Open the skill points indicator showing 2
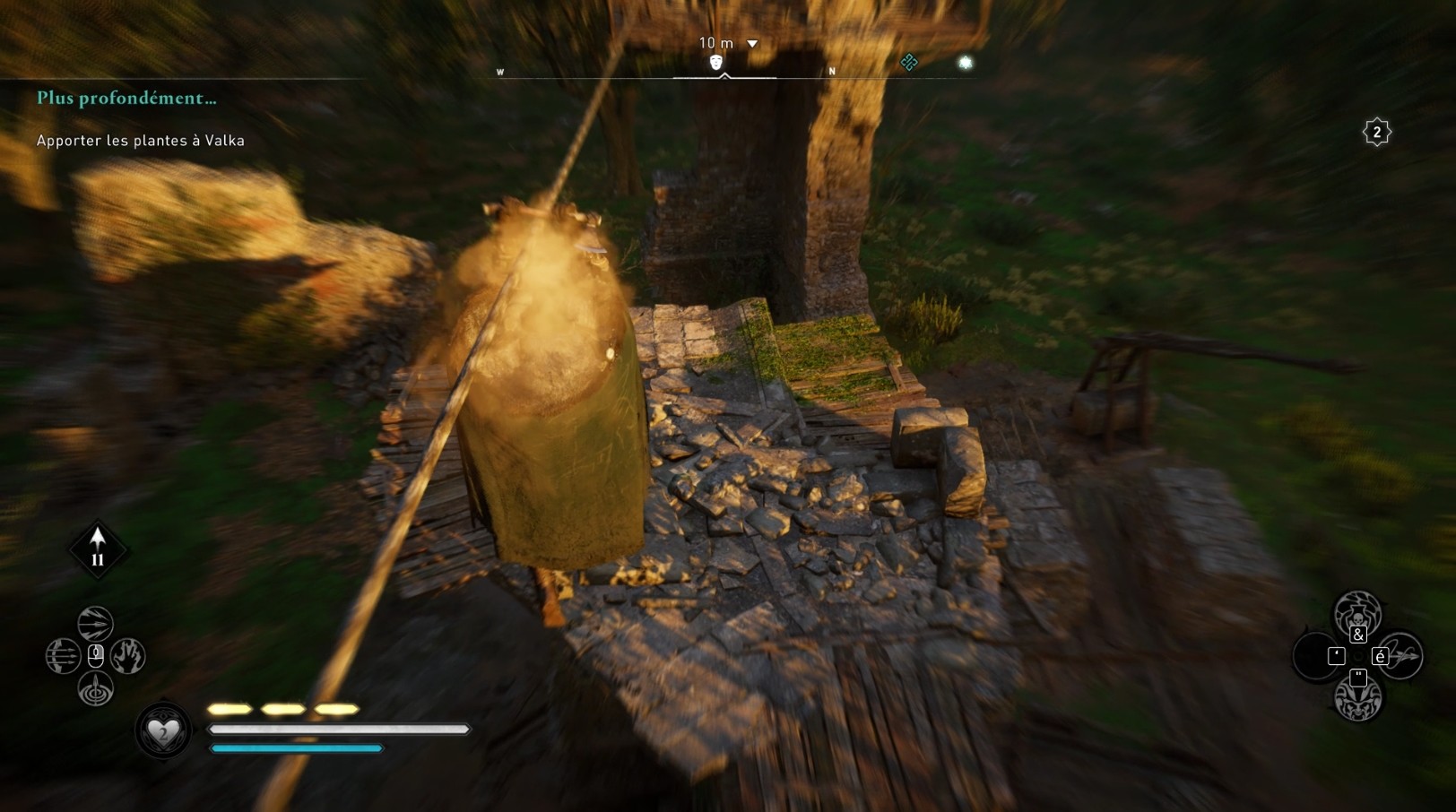This screenshot has width=1456, height=812. pos(1376,133)
